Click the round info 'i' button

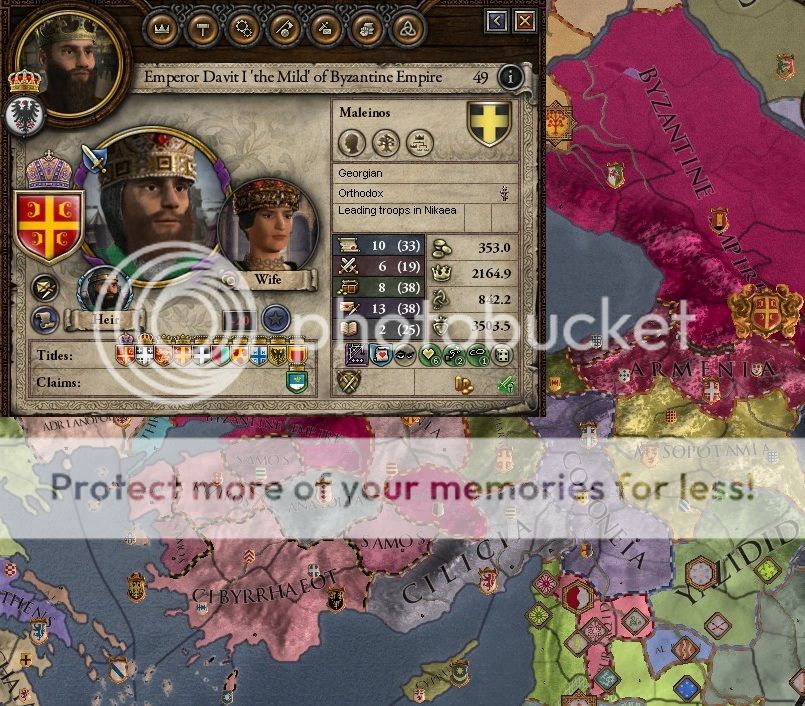pyautogui.click(x=511, y=77)
